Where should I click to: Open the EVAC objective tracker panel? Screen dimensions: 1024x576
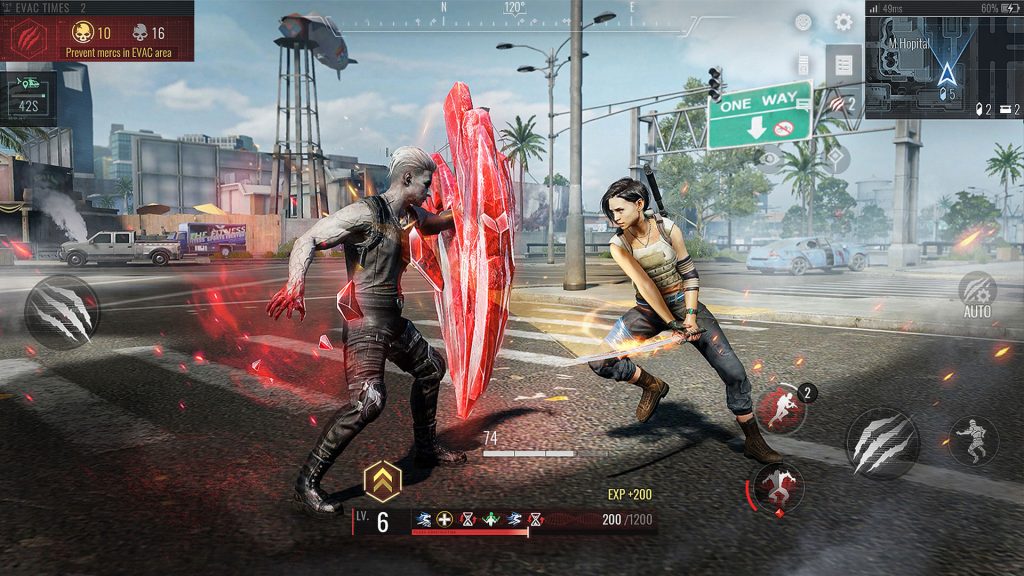coord(97,38)
